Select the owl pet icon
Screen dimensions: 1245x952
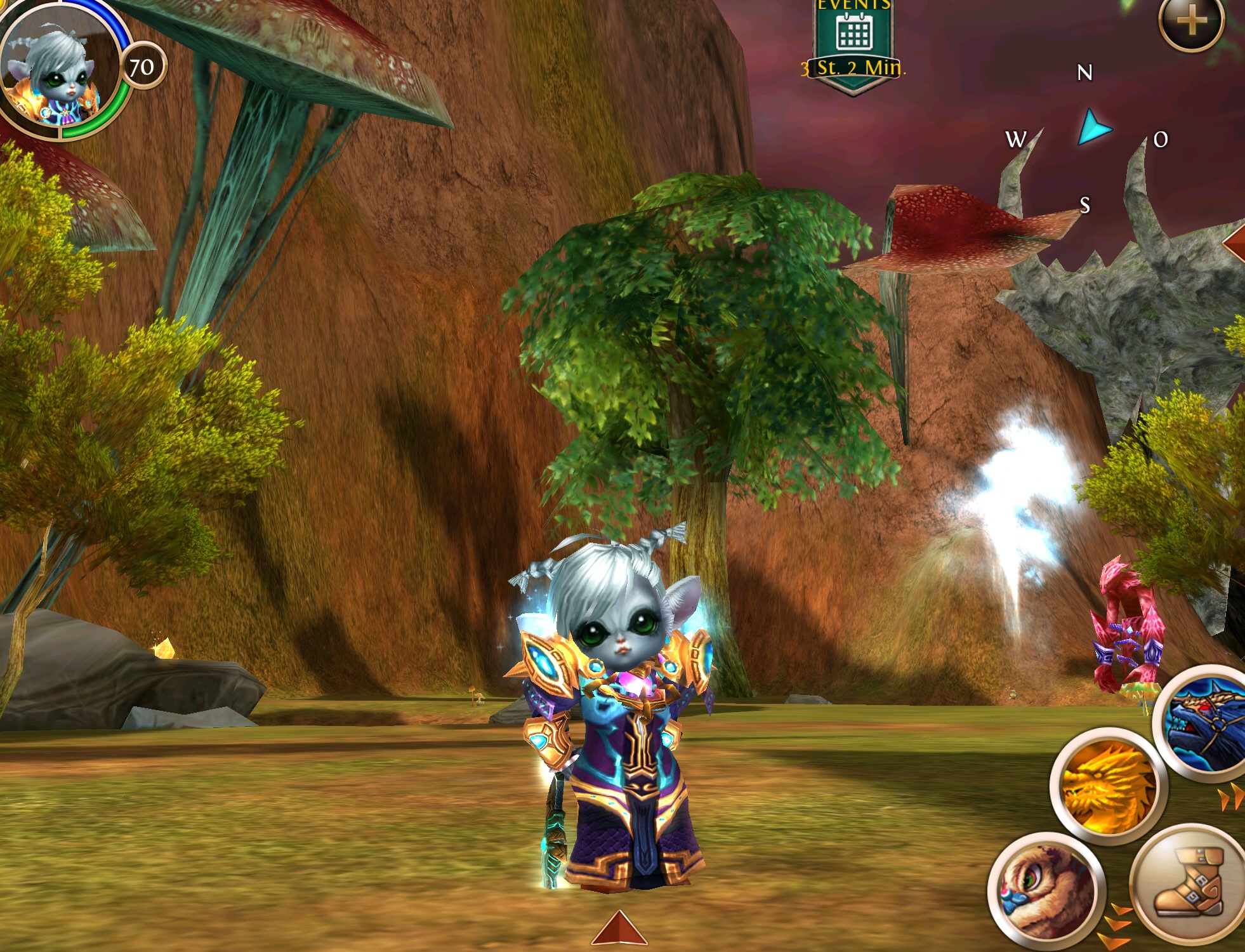click(1046, 888)
